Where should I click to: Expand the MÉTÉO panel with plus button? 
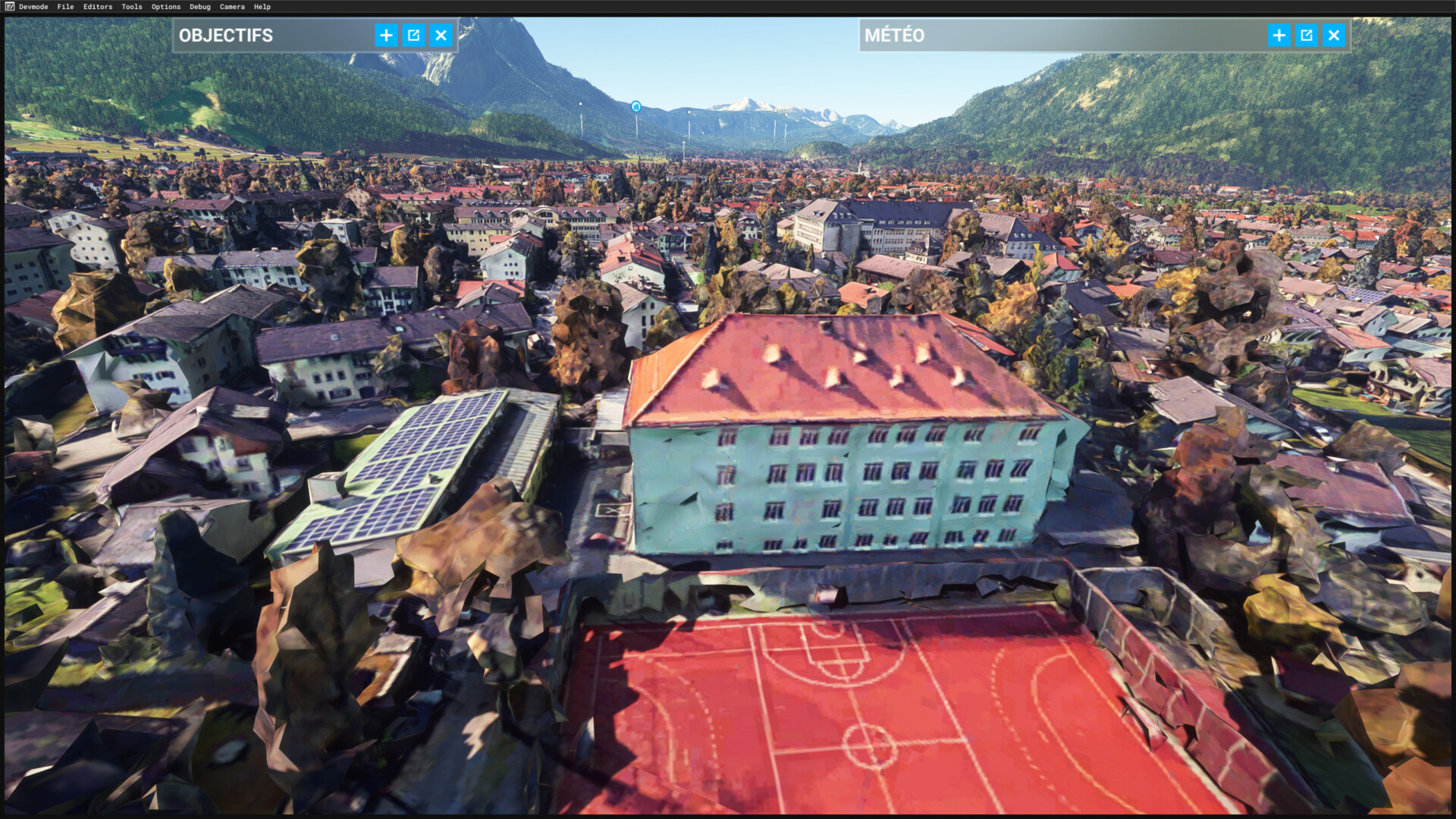[1279, 35]
